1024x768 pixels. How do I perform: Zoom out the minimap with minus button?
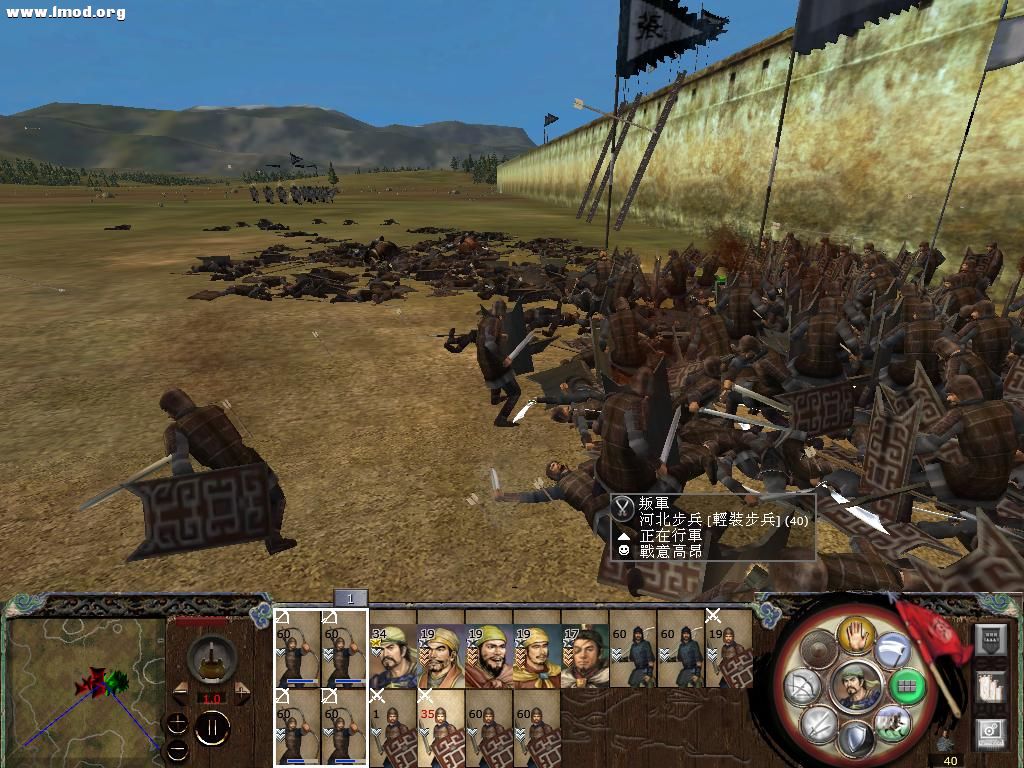click(x=177, y=749)
